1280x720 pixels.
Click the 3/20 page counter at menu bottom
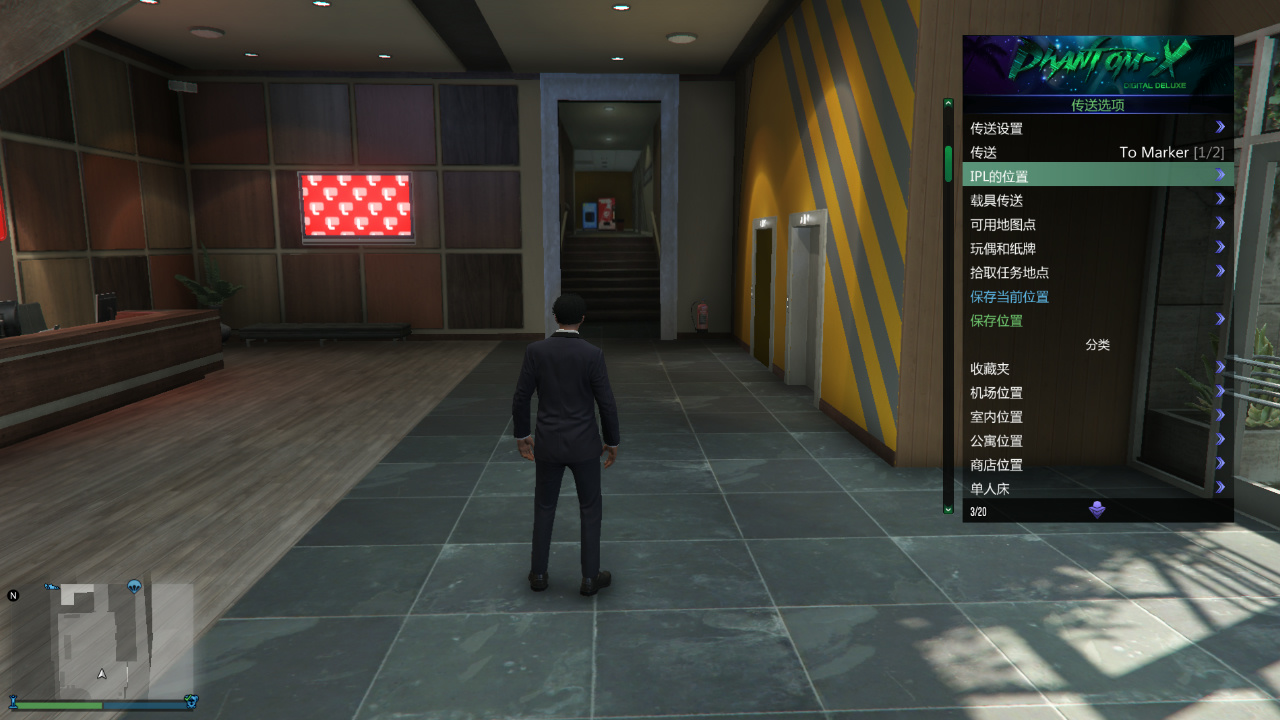(976, 511)
